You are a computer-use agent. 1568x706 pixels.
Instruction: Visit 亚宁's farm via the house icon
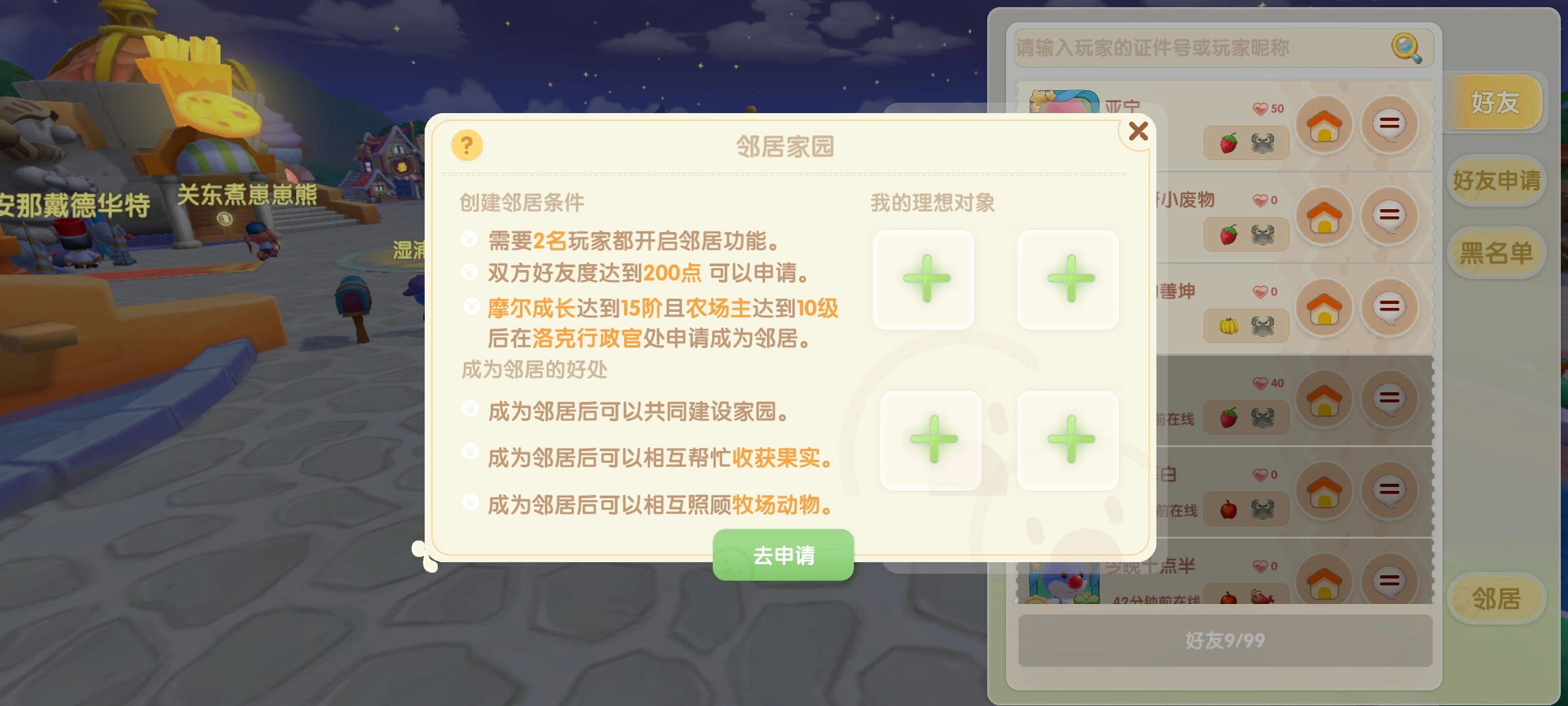click(1324, 124)
